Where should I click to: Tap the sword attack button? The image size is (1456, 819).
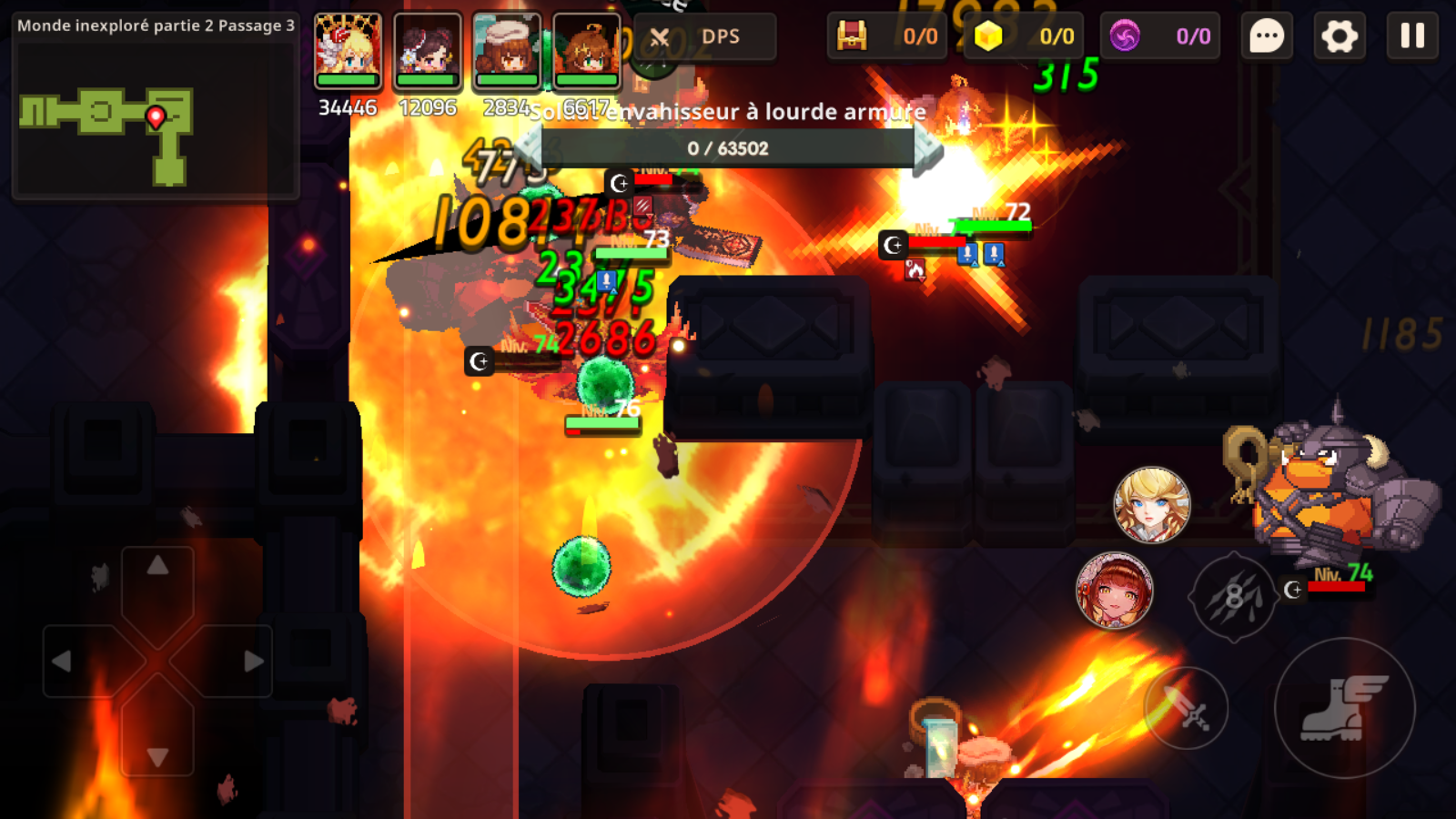(1187, 708)
